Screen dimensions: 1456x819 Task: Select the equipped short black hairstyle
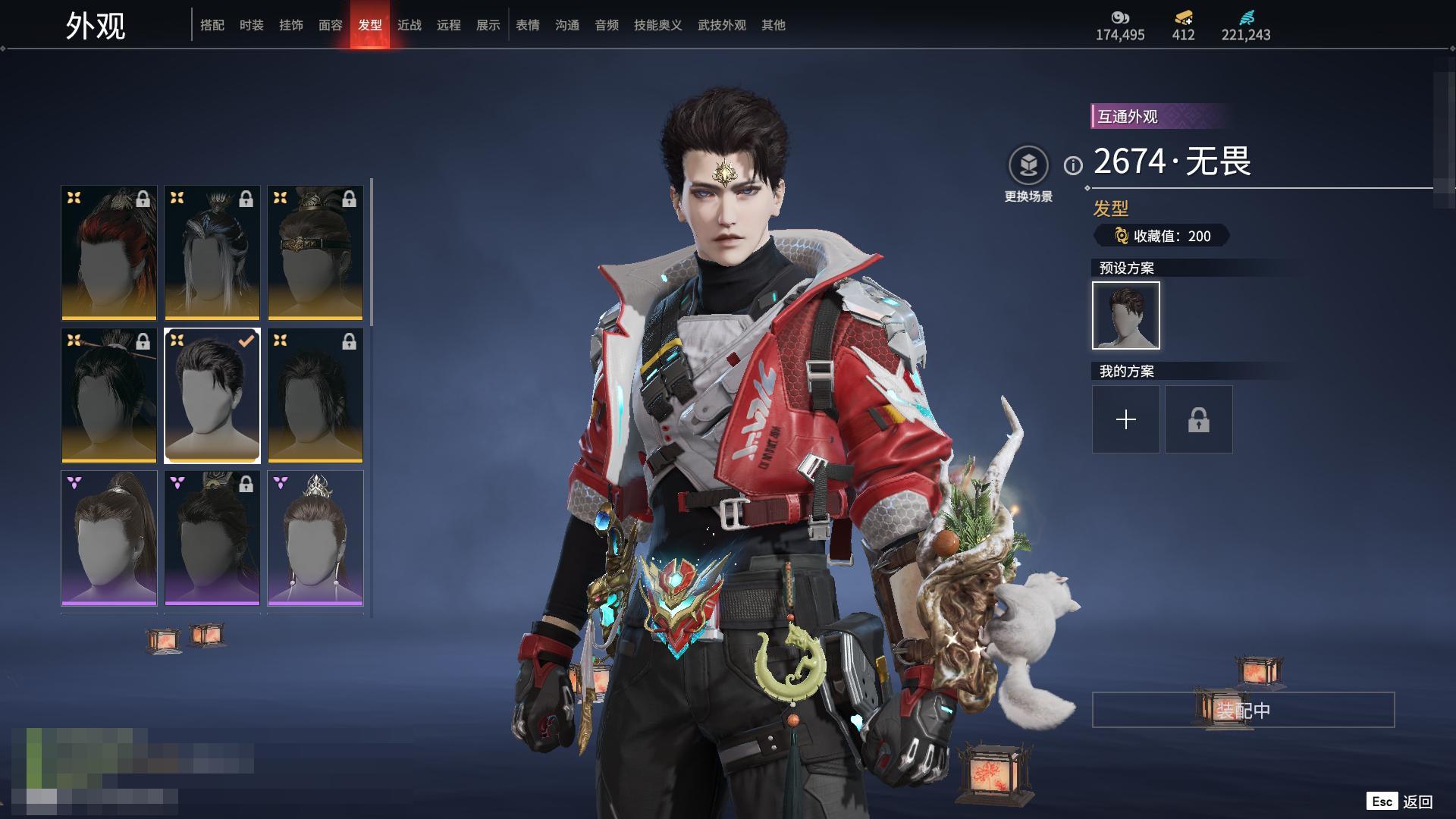[x=212, y=395]
